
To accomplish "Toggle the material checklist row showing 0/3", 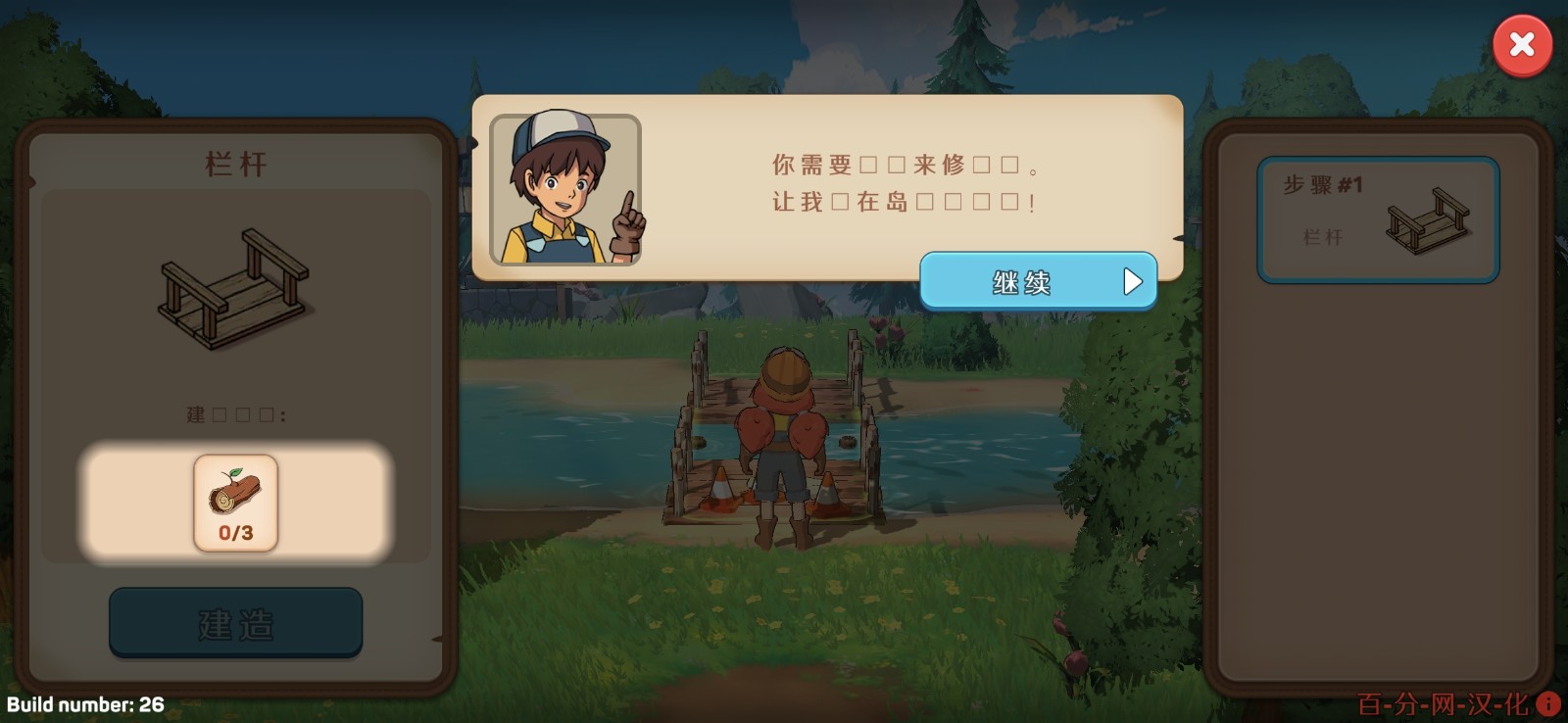I will pos(234,503).
